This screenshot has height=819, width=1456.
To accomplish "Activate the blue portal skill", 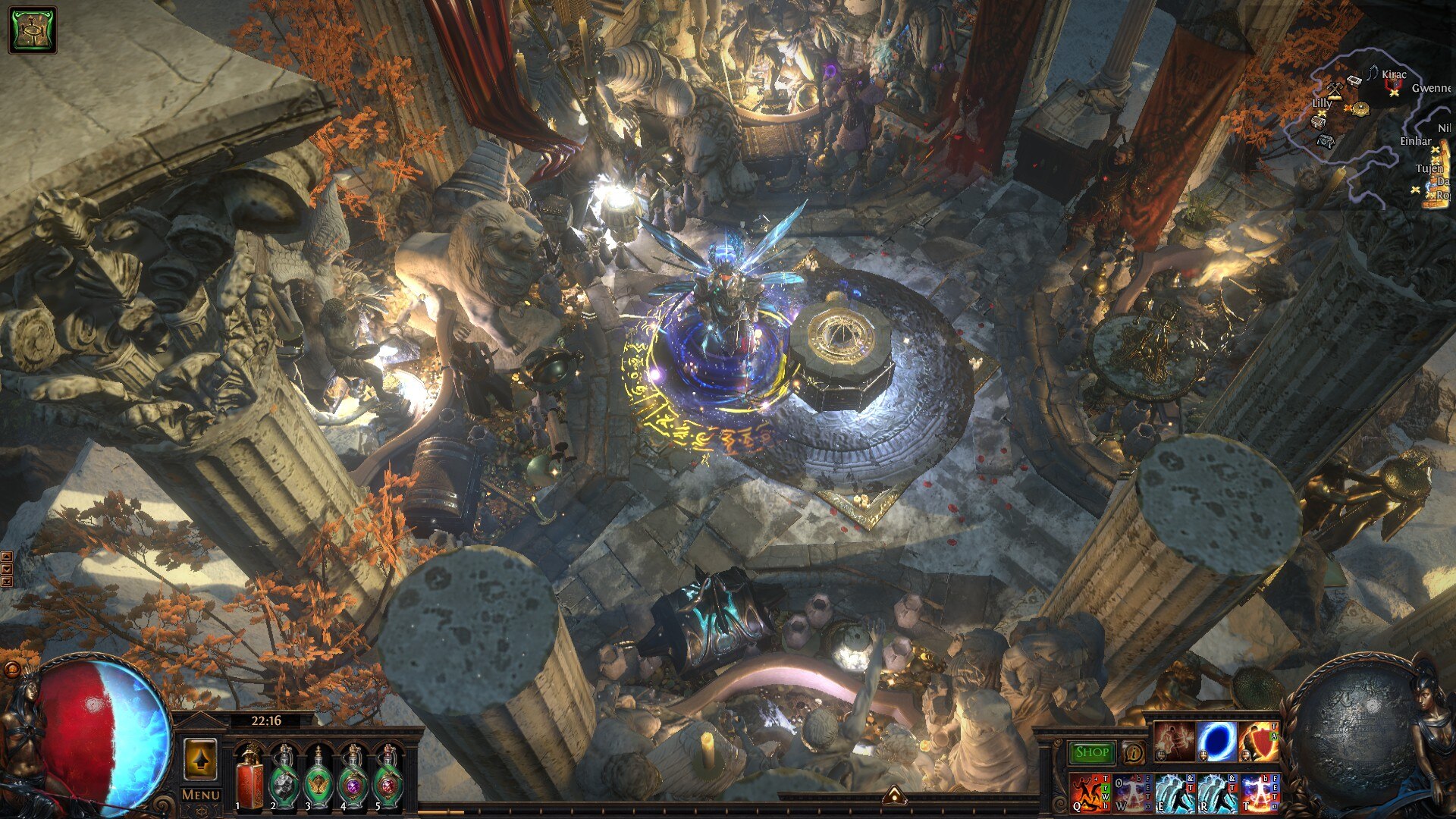I will (x=1216, y=741).
